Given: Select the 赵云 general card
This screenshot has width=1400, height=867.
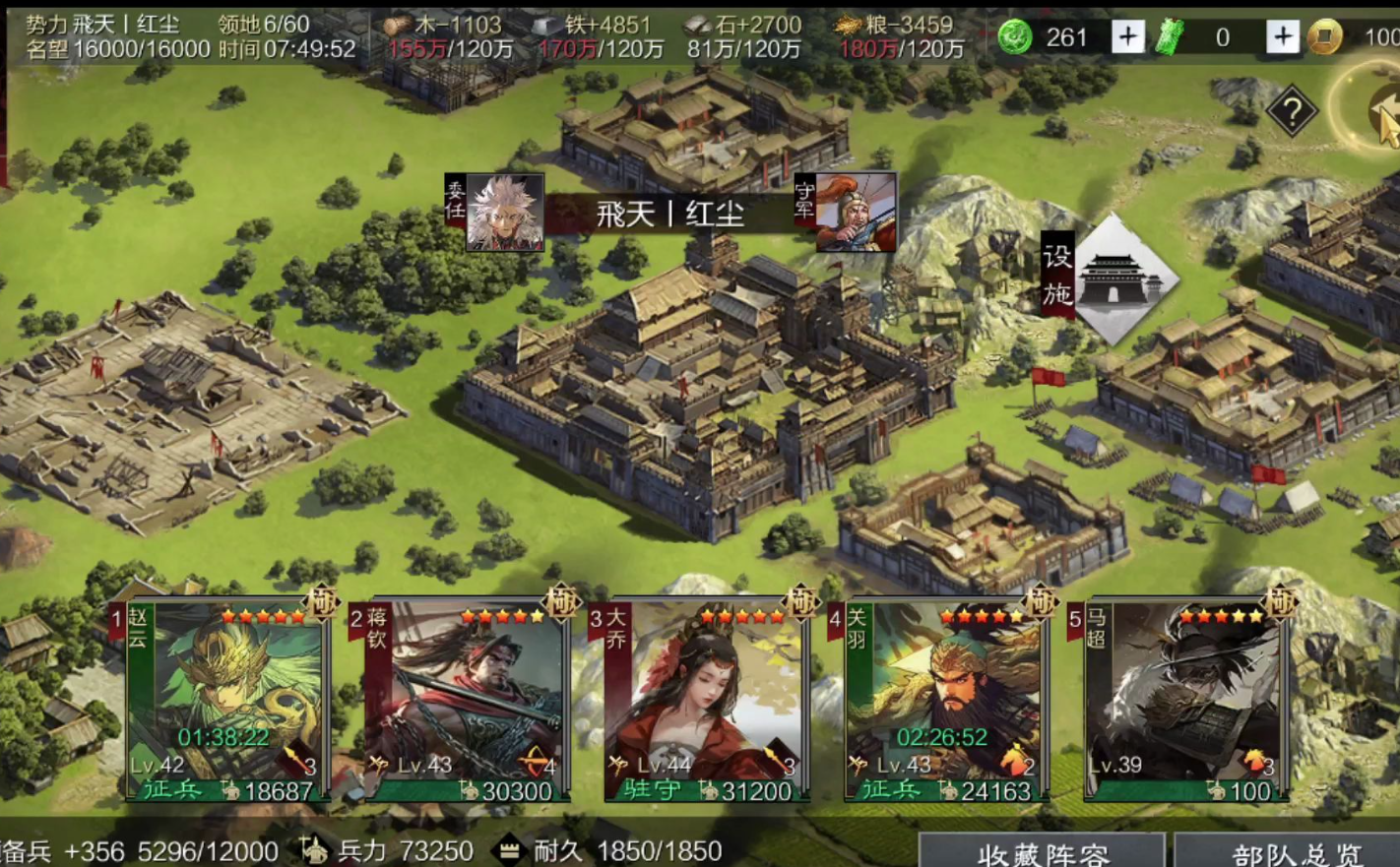Looking at the screenshot, I should tap(226, 701).
